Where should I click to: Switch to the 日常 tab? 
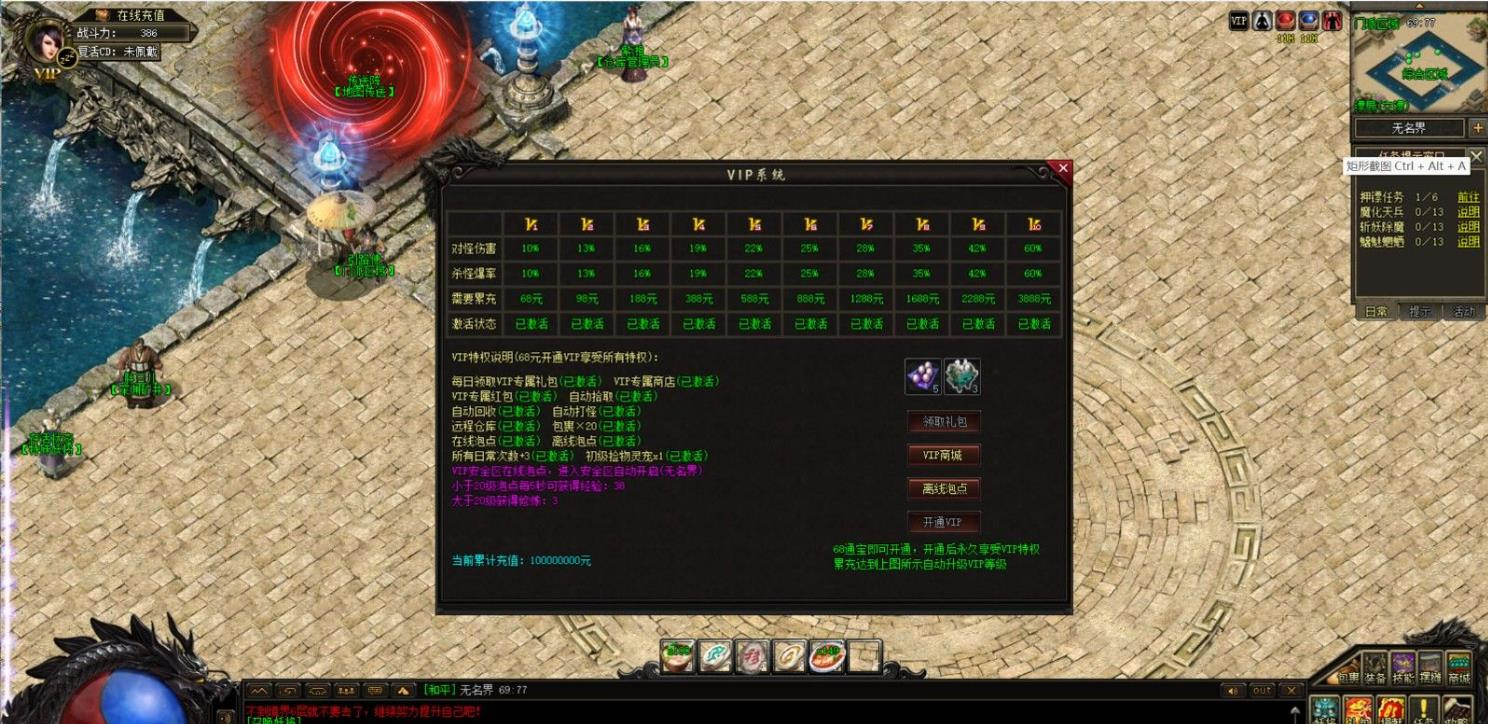point(1376,312)
